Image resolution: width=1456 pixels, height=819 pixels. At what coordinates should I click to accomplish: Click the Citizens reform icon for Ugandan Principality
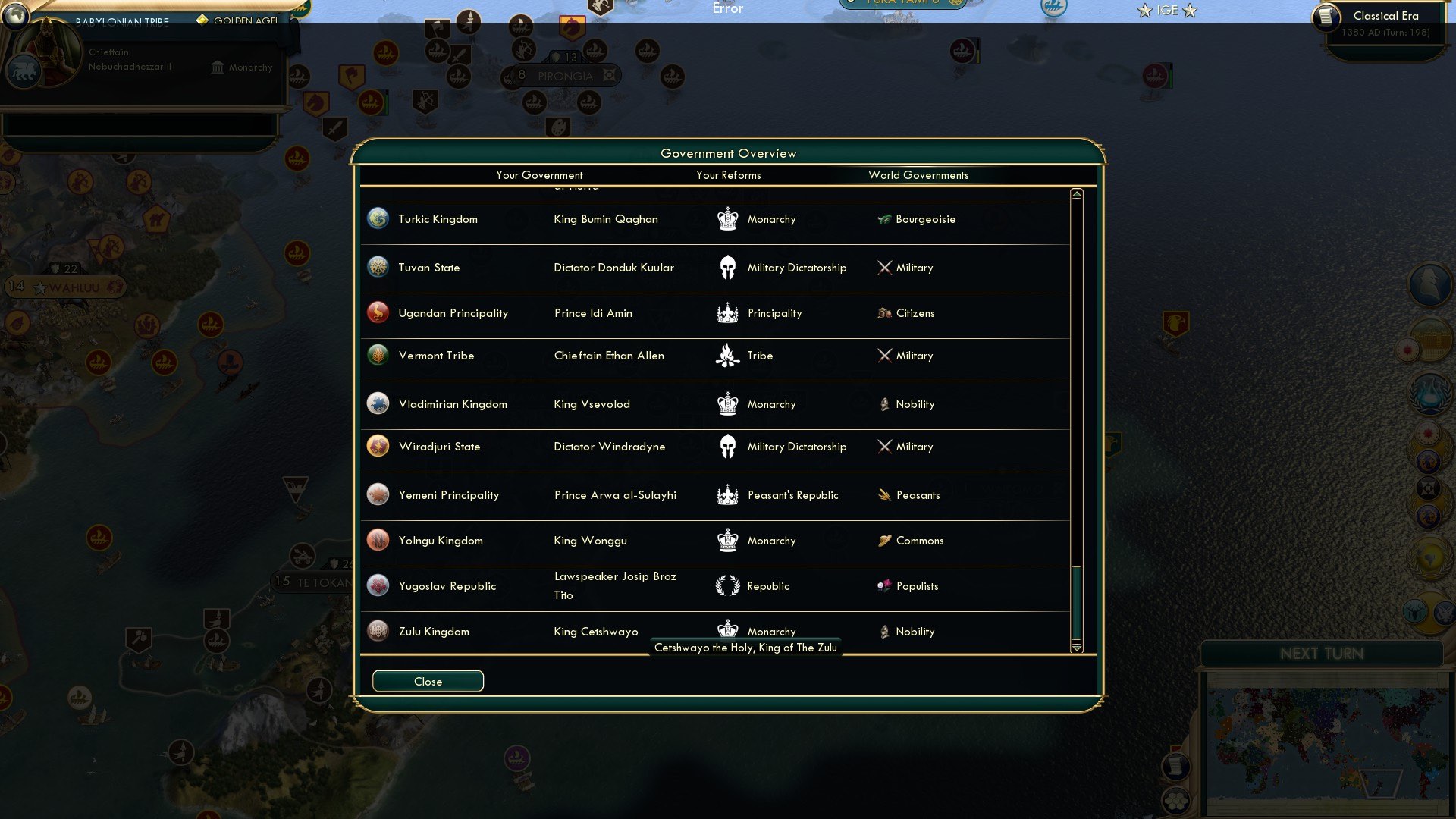[884, 312]
